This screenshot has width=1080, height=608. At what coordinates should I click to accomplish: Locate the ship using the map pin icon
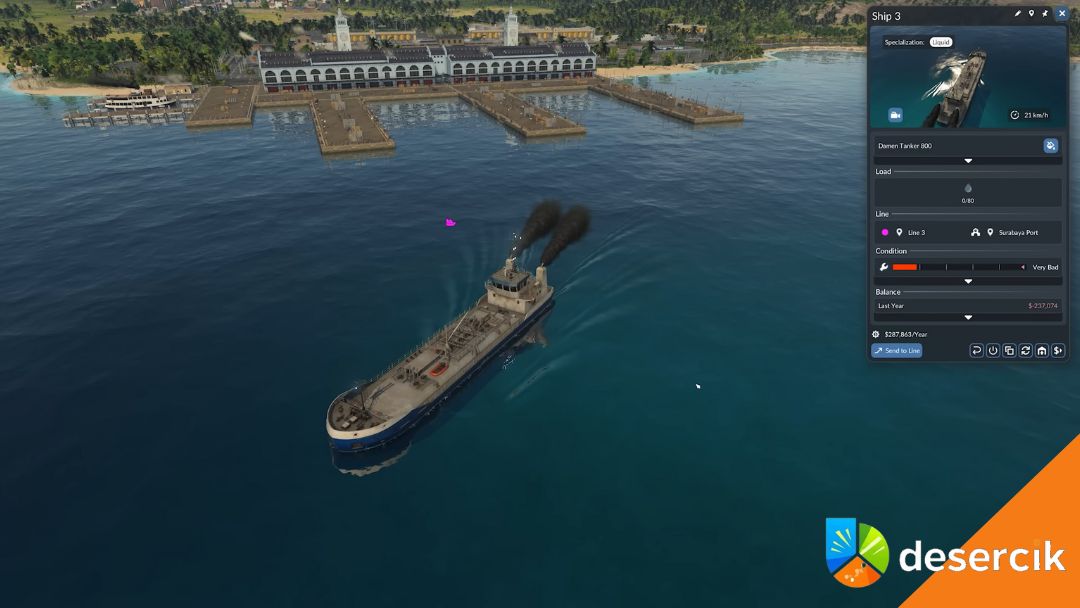click(1031, 14)
